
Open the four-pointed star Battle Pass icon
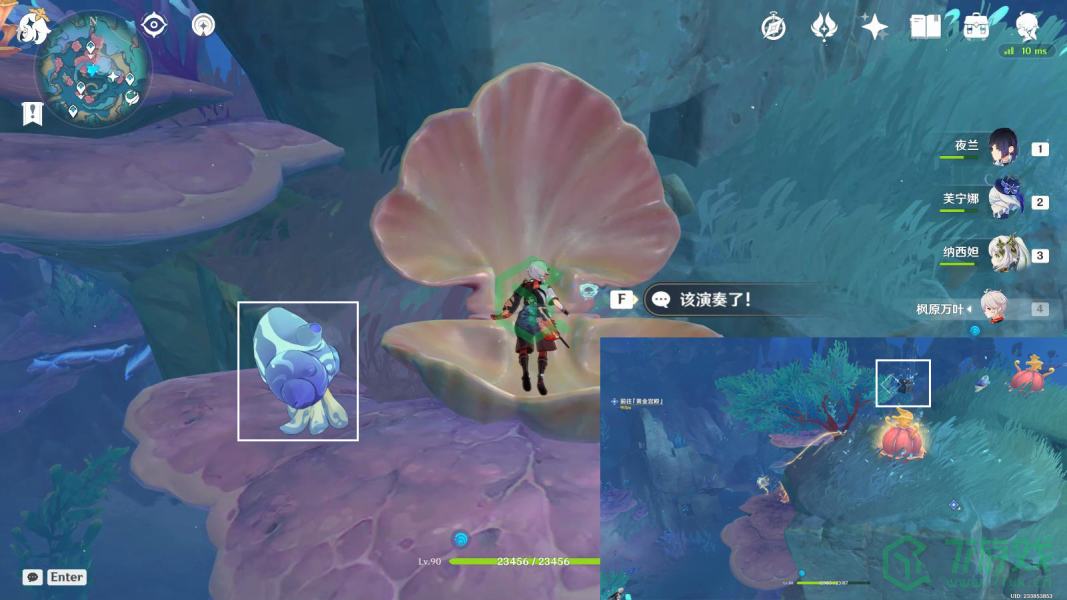tap(875, 27)
